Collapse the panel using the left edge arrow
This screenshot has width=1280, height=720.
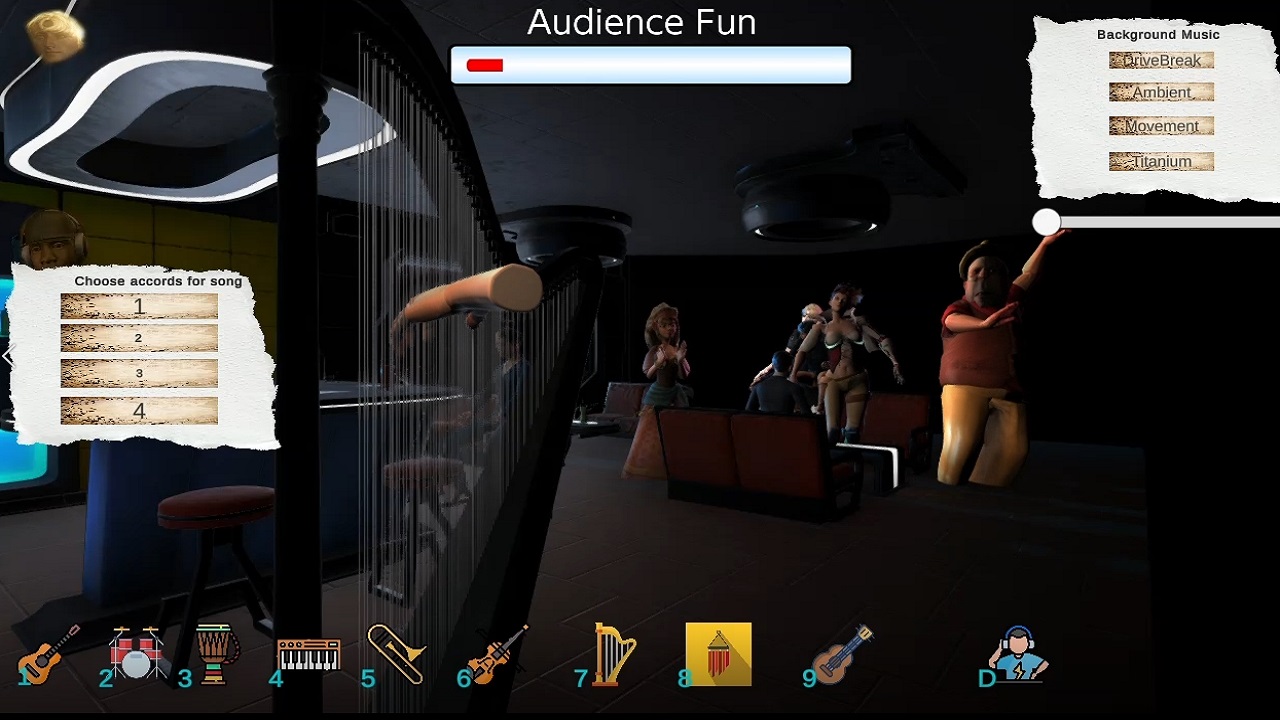pyautogui.click(x=9, y=356)
